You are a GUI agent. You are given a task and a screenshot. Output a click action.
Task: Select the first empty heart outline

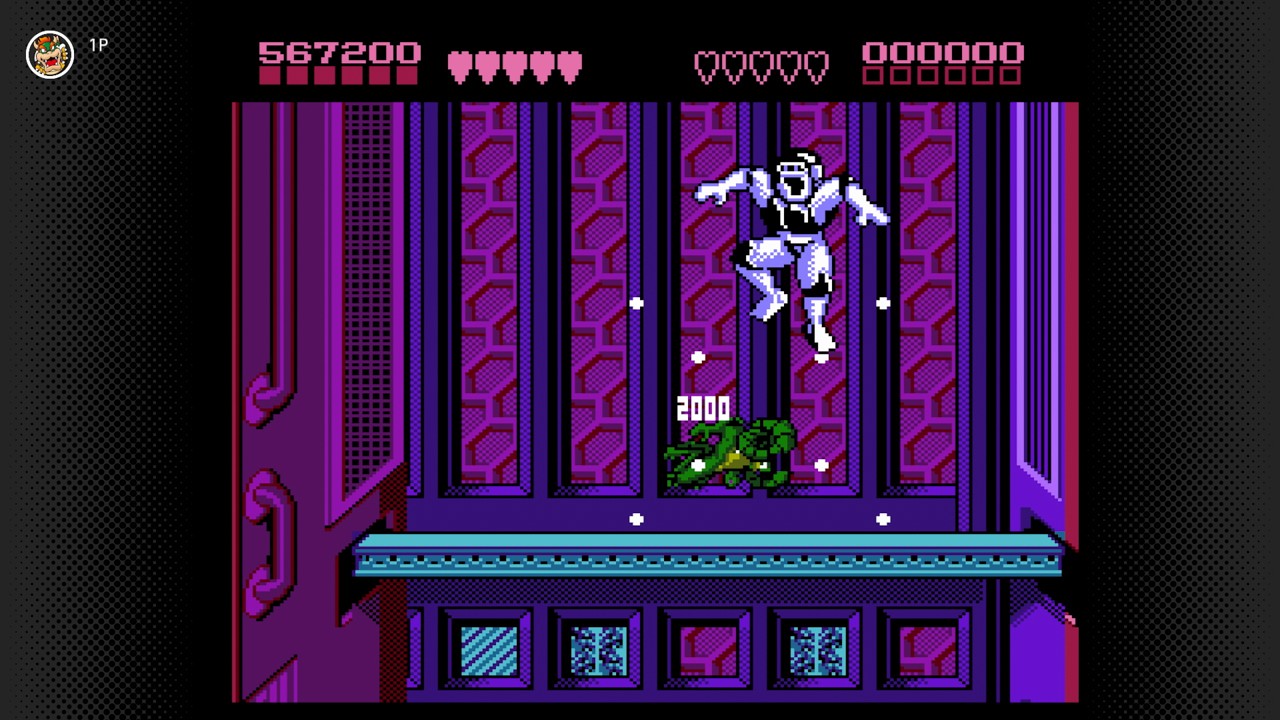[x=706, y=66]
